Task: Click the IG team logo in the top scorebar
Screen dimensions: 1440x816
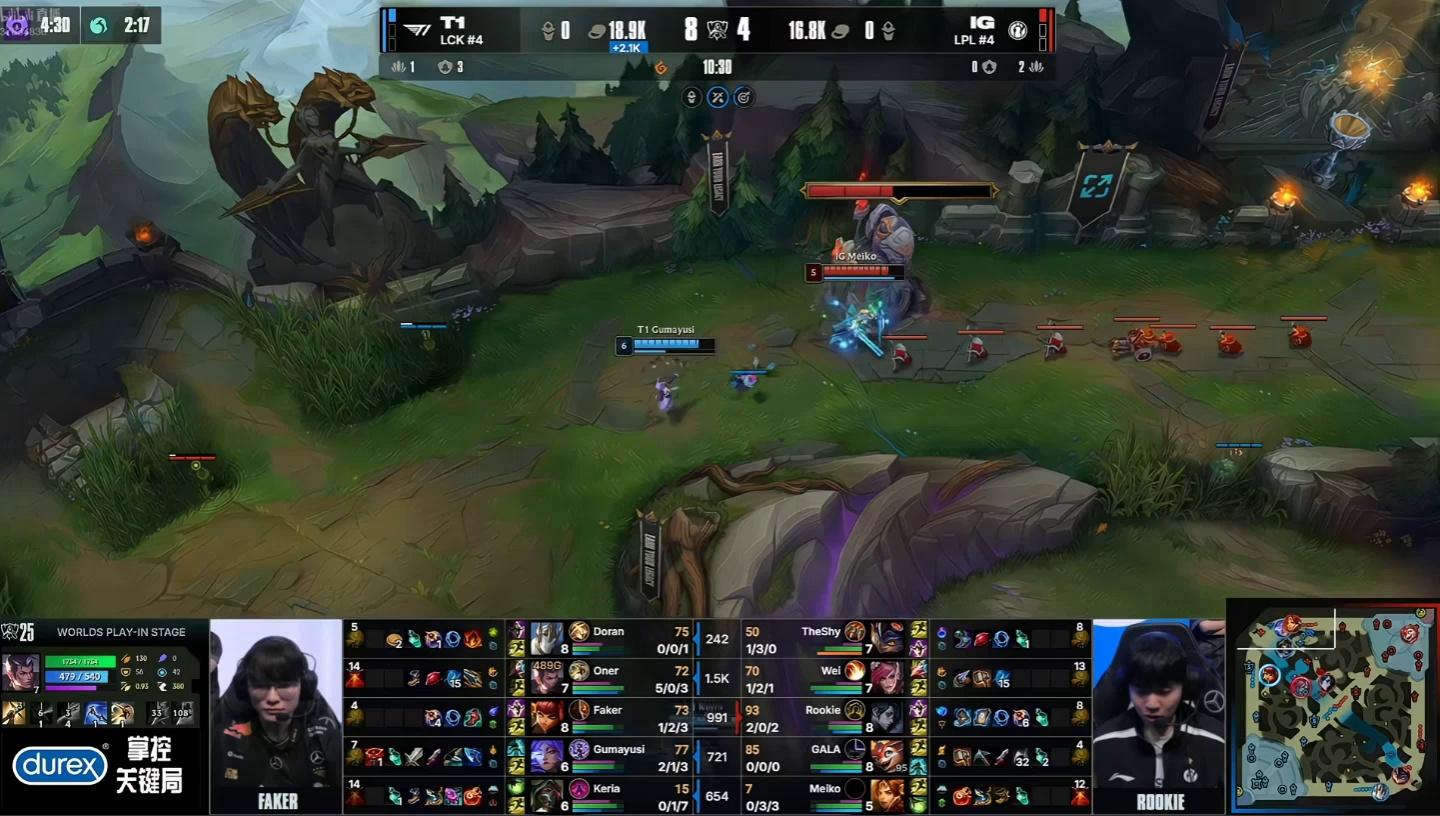Action: (x=1015, y=30)
